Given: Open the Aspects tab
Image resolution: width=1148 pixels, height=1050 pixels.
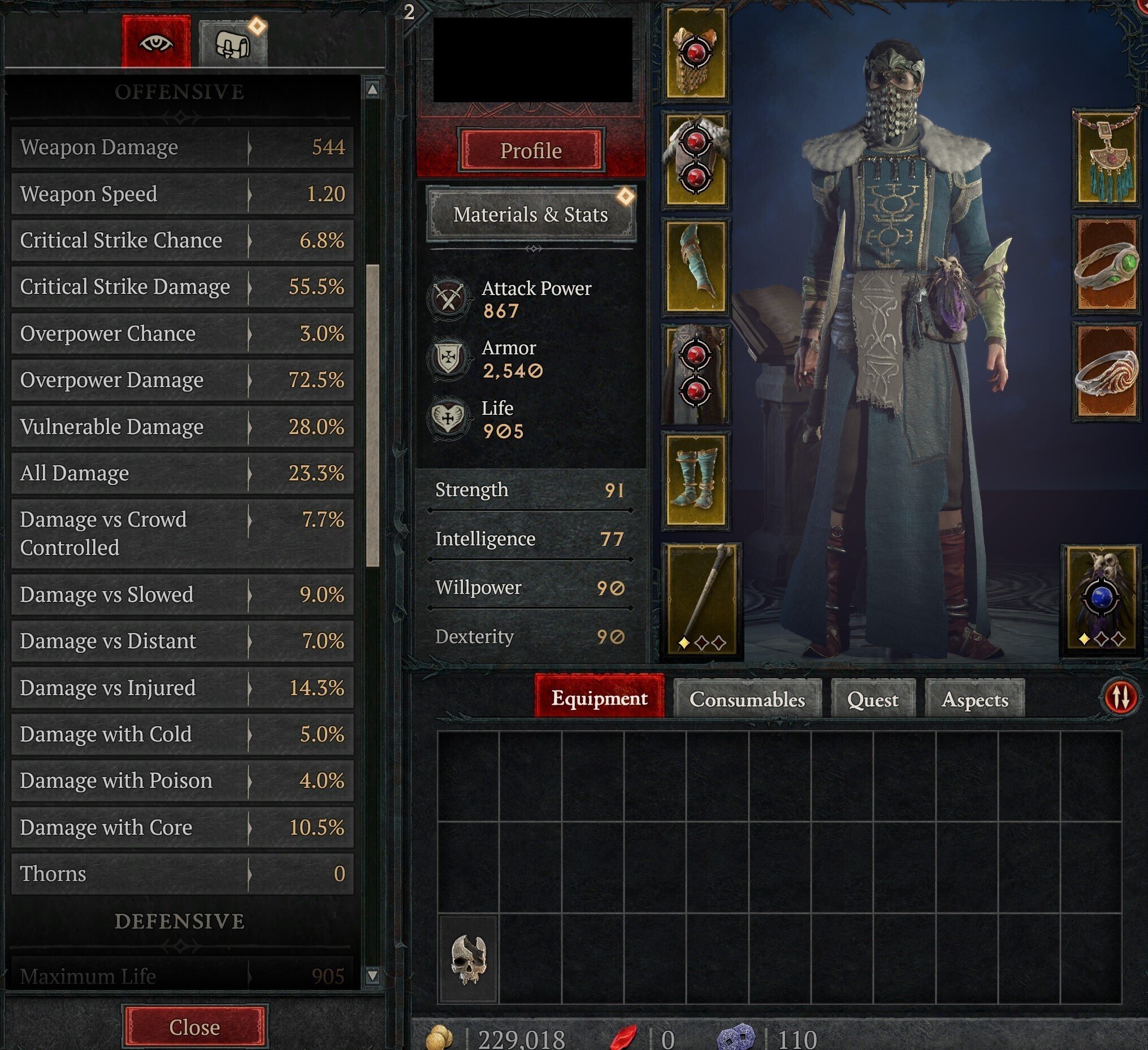Looking at the screenshot, I should coord(974,698).
